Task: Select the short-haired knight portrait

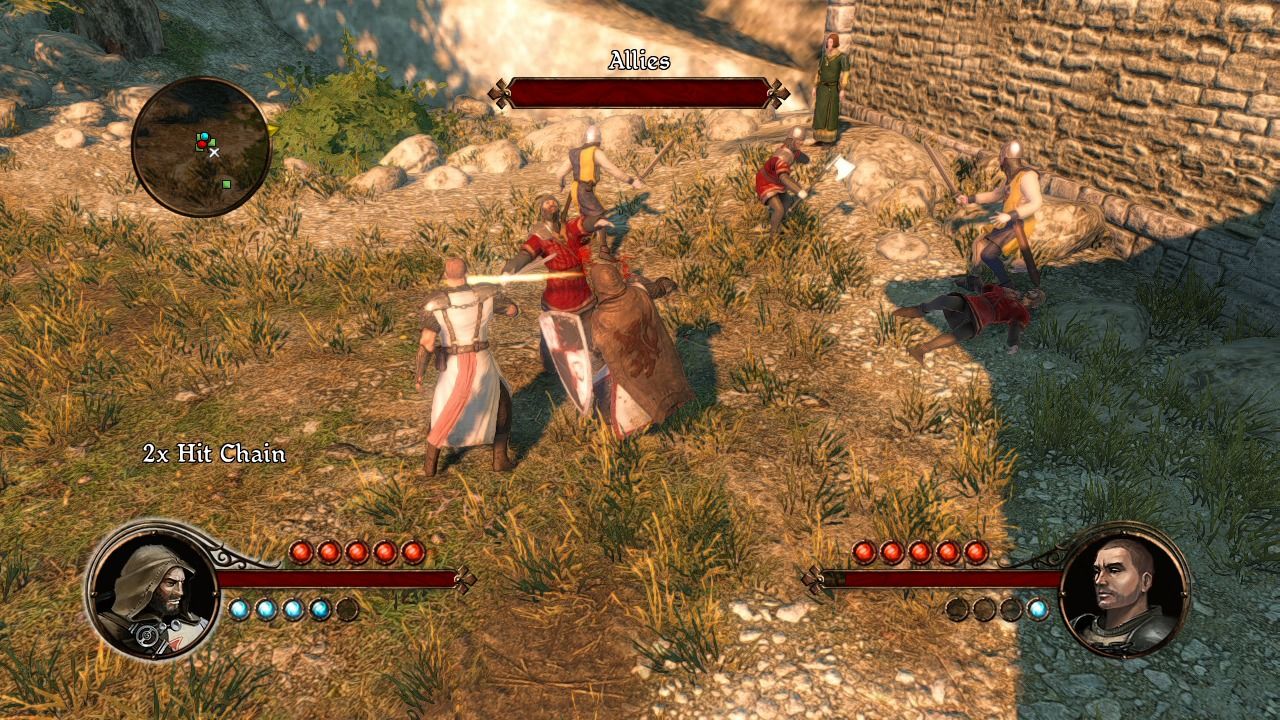Action: tap(1124, 590)
